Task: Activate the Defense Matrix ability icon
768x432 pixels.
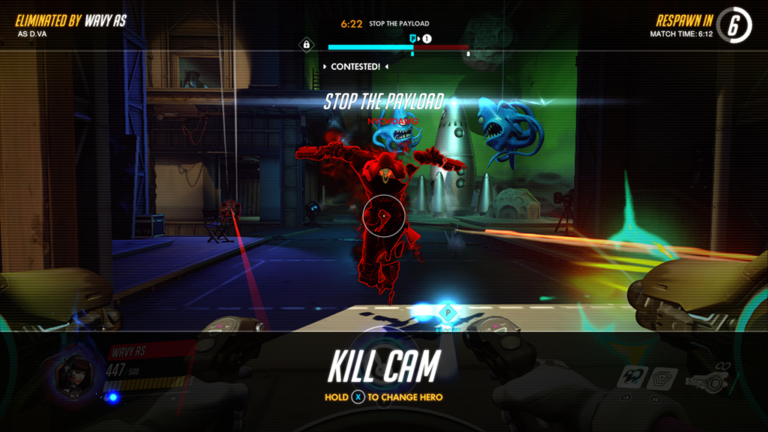Action: (666, 377)
